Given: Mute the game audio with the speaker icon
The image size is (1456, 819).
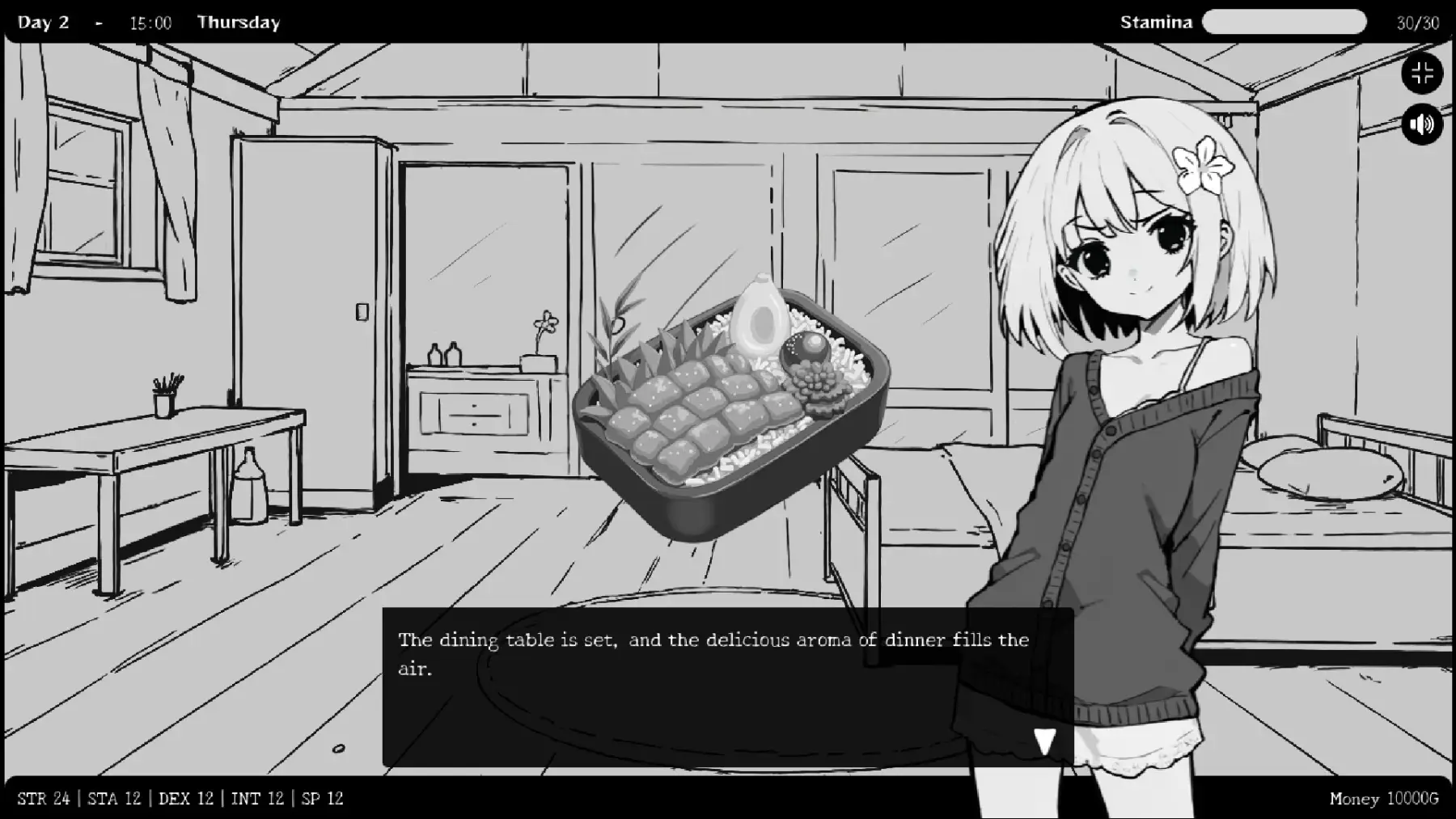Looking at the screenshot, I should pos(1422,124).
